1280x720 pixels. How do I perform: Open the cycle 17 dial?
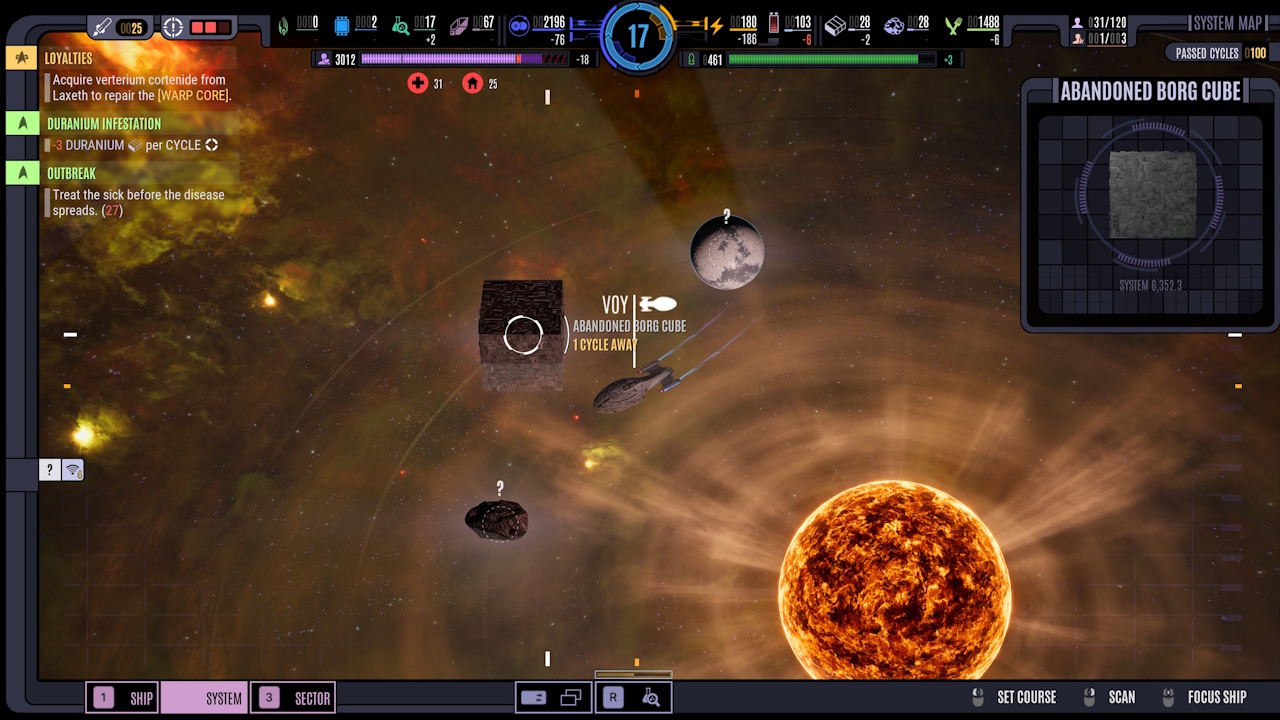tap(637, 37)
